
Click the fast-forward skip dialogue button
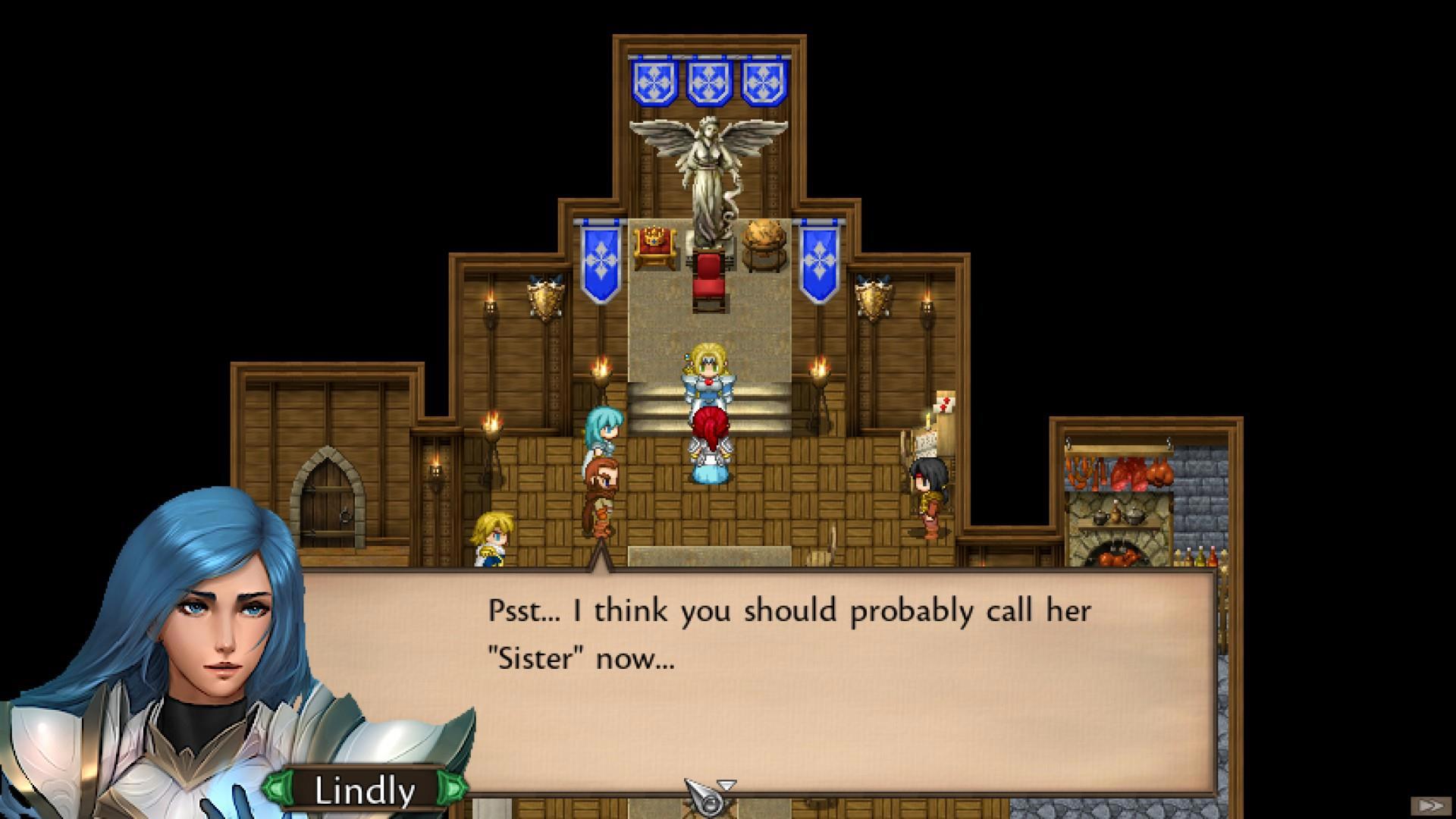point(1429,805)
